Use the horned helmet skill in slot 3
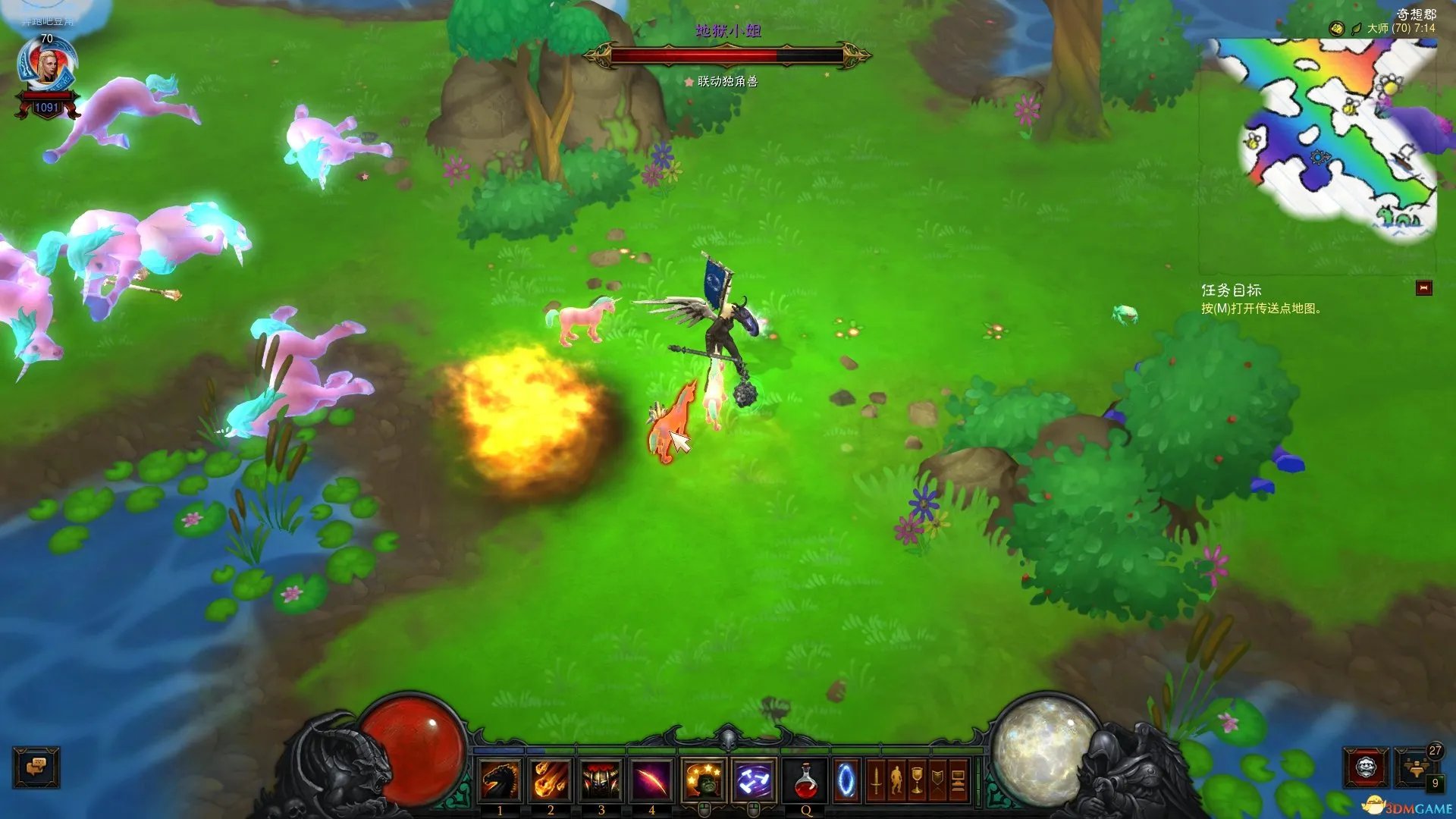 (601, 780)
